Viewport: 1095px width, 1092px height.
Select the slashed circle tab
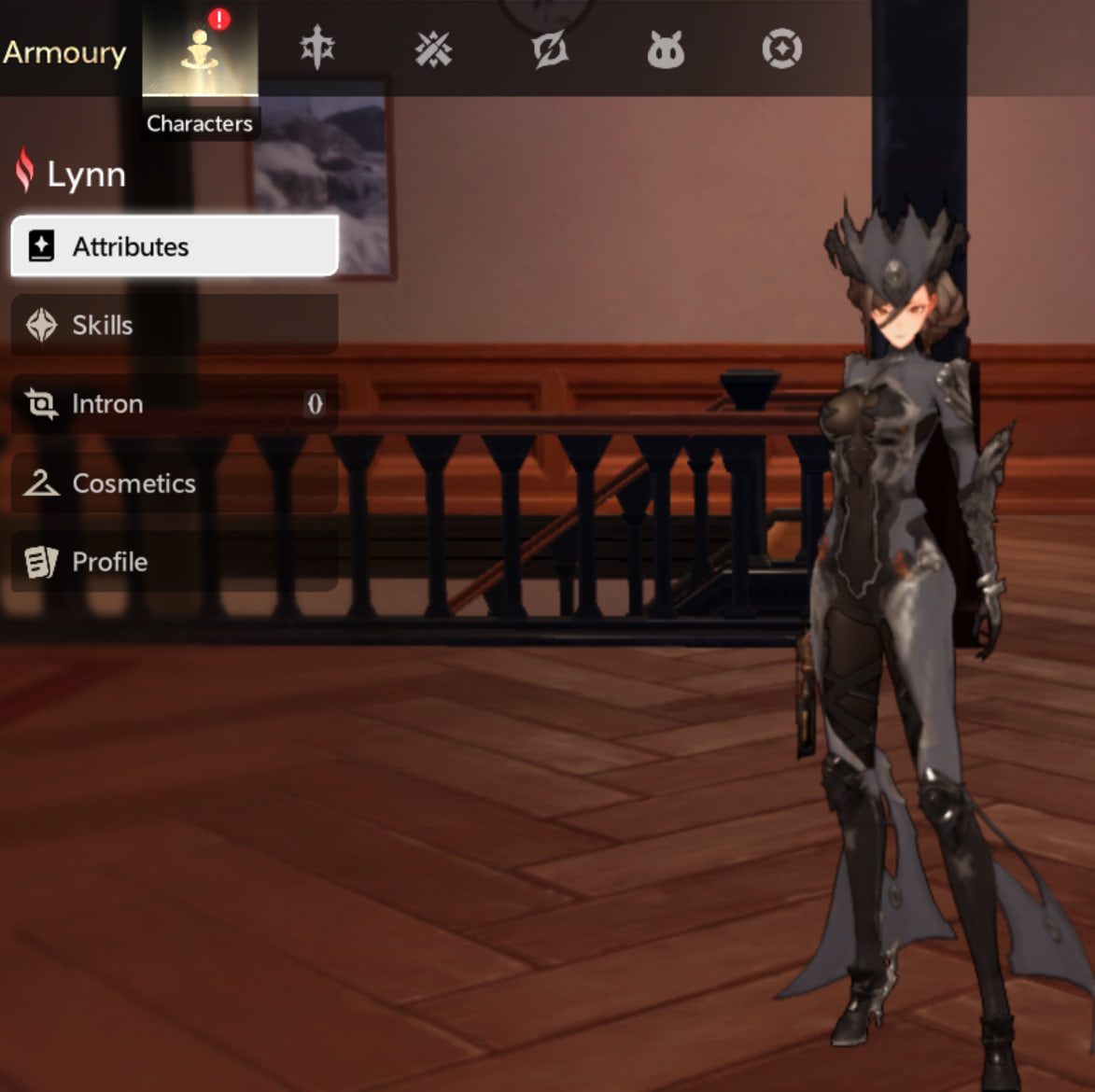(x=550, y=49)
